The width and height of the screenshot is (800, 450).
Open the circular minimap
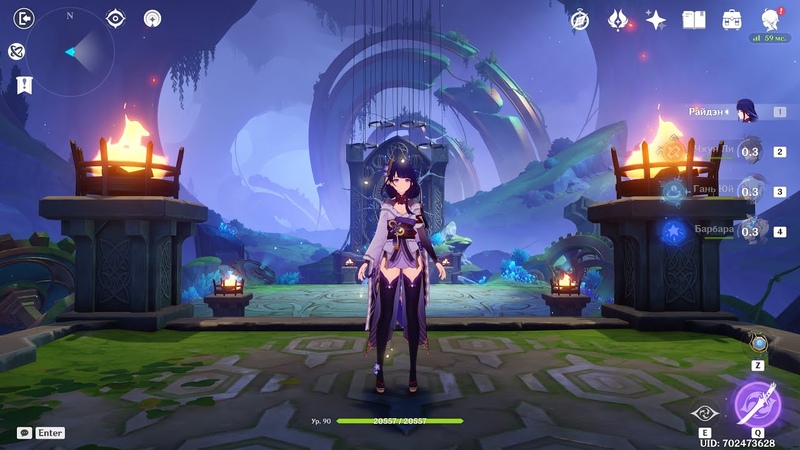70,51
